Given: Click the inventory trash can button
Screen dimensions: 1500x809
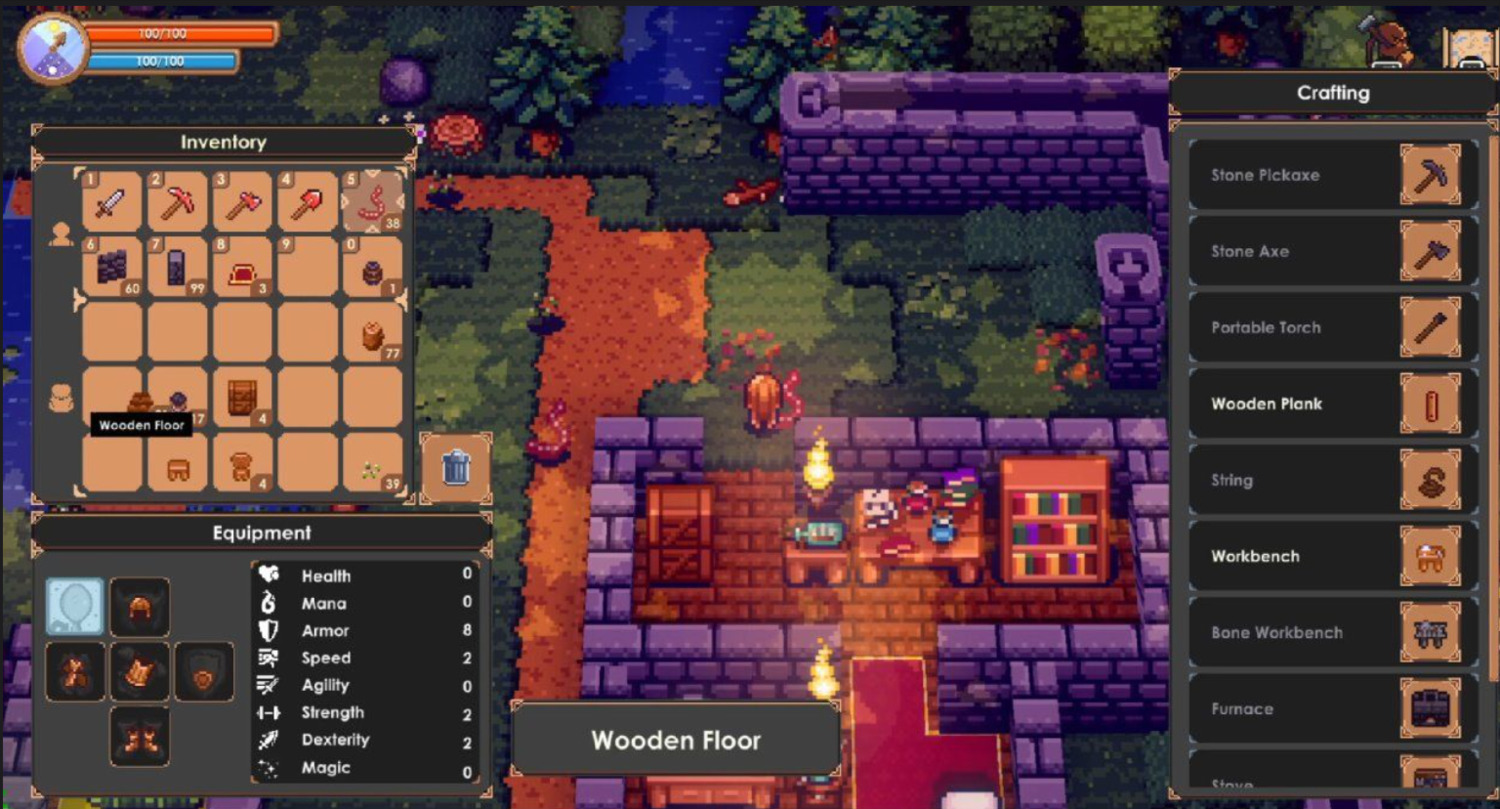Looking at the screenshot, I should (x=456, y=466).
